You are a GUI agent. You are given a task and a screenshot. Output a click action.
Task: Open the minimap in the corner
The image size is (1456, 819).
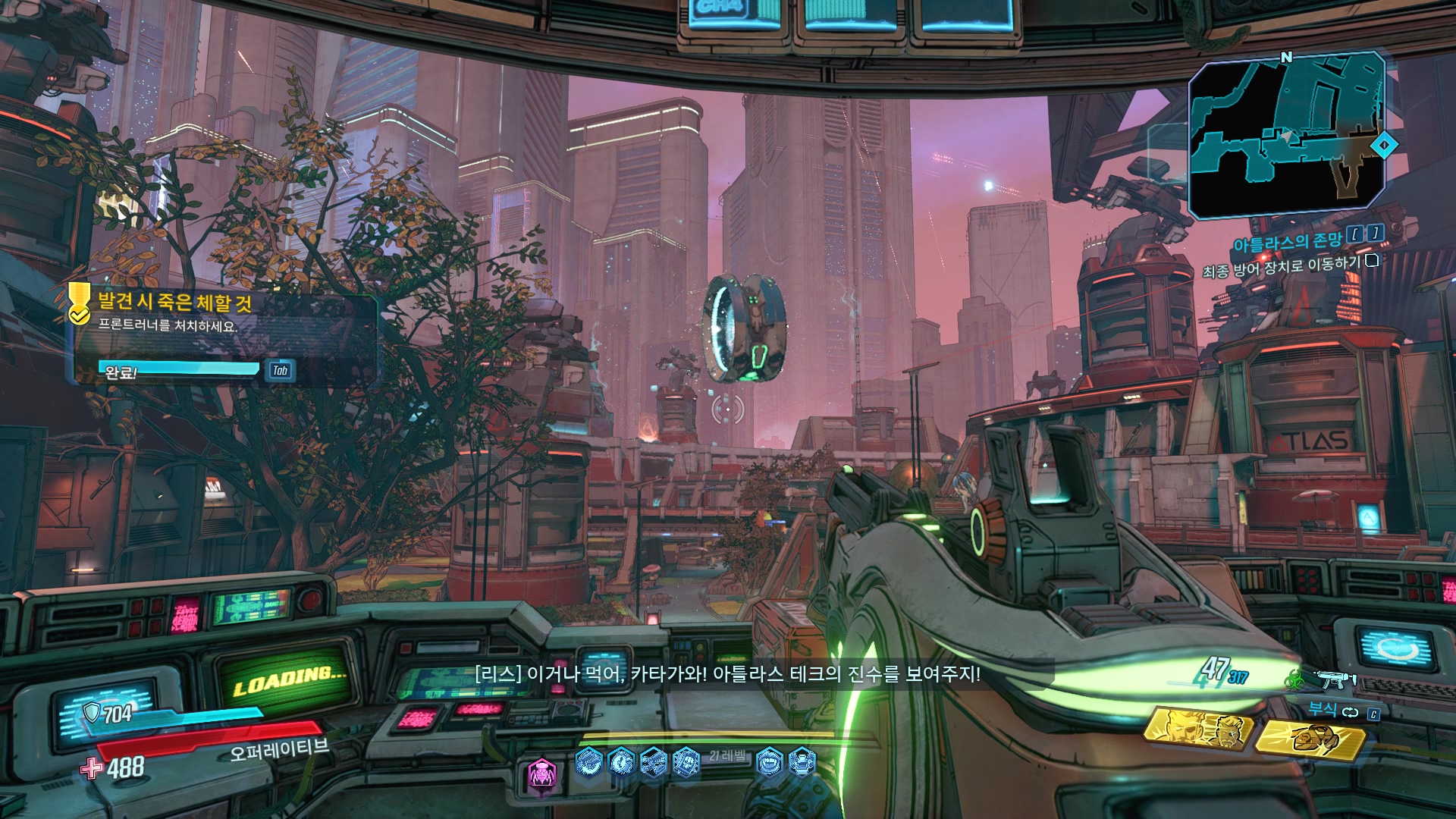coord(1287,135)
